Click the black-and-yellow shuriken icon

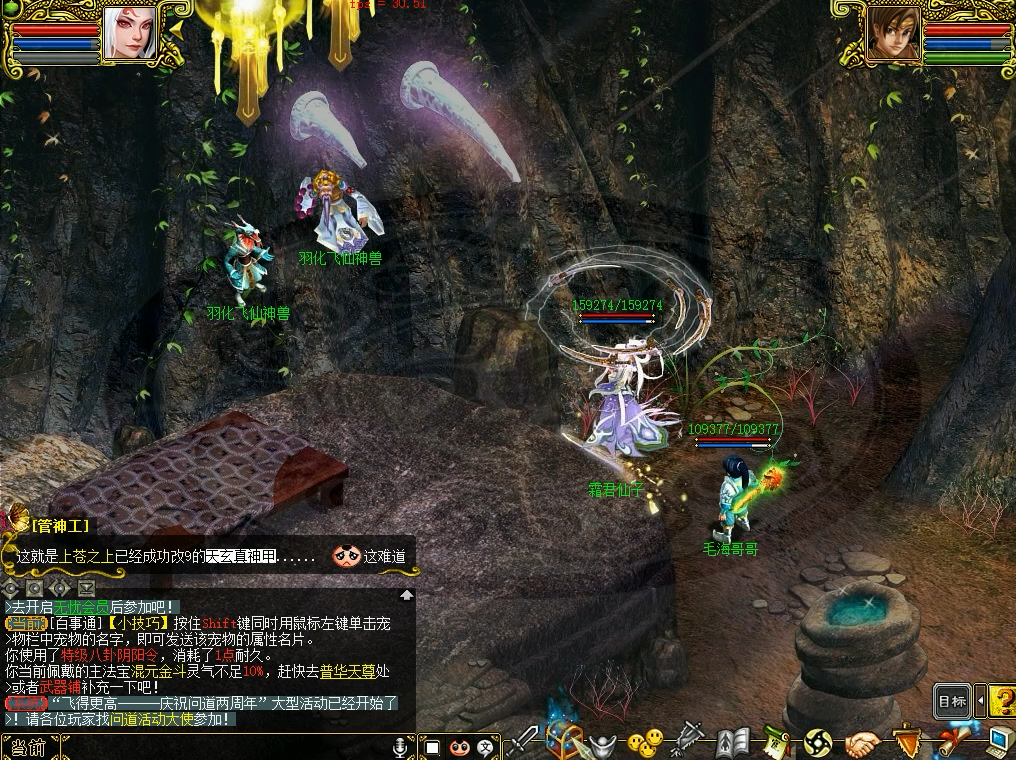point(818,743)
